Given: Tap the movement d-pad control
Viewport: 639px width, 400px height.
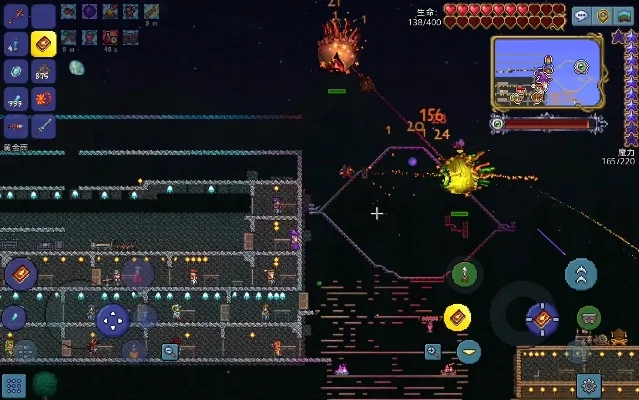Looking at the screenshot, I should pyautogui.click(x=112, y=321).
